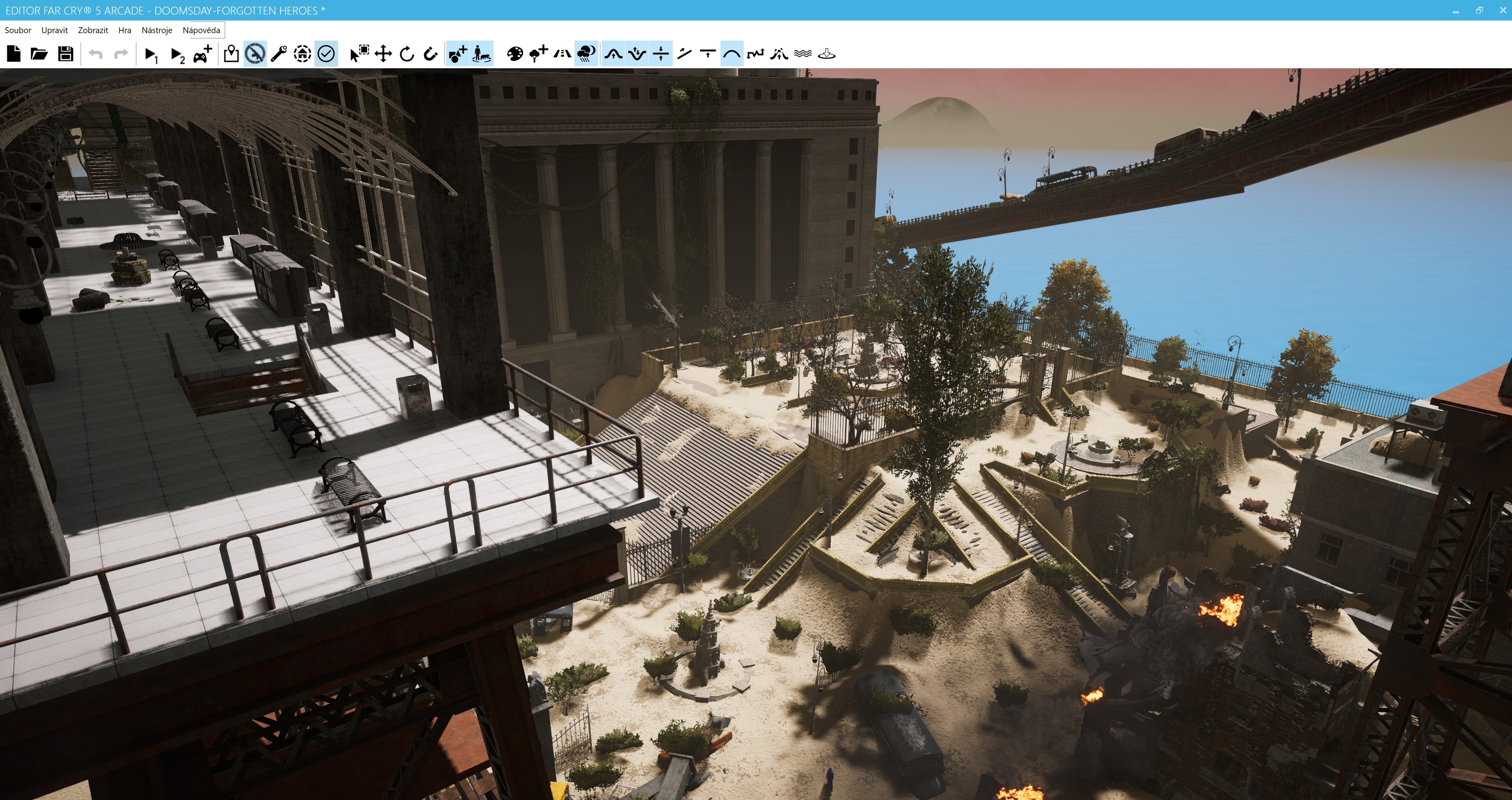Viewport: 1512px width, 800px height.
Task: Click the gamepad with plus icon
Action: coord(202,54)
